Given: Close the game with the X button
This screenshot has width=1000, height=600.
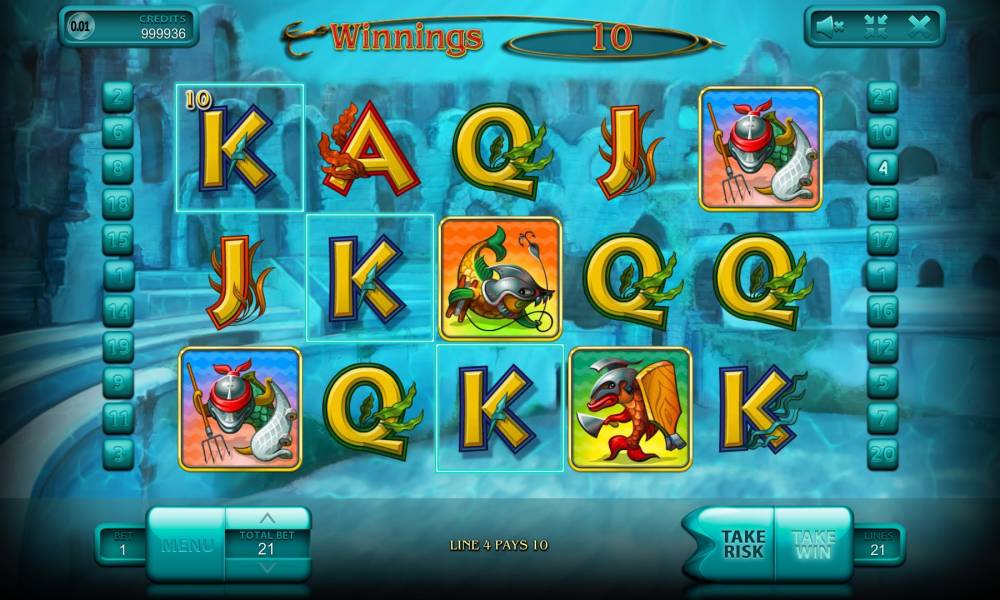Looking at the screenshot, I should click(x=920, y=28).
